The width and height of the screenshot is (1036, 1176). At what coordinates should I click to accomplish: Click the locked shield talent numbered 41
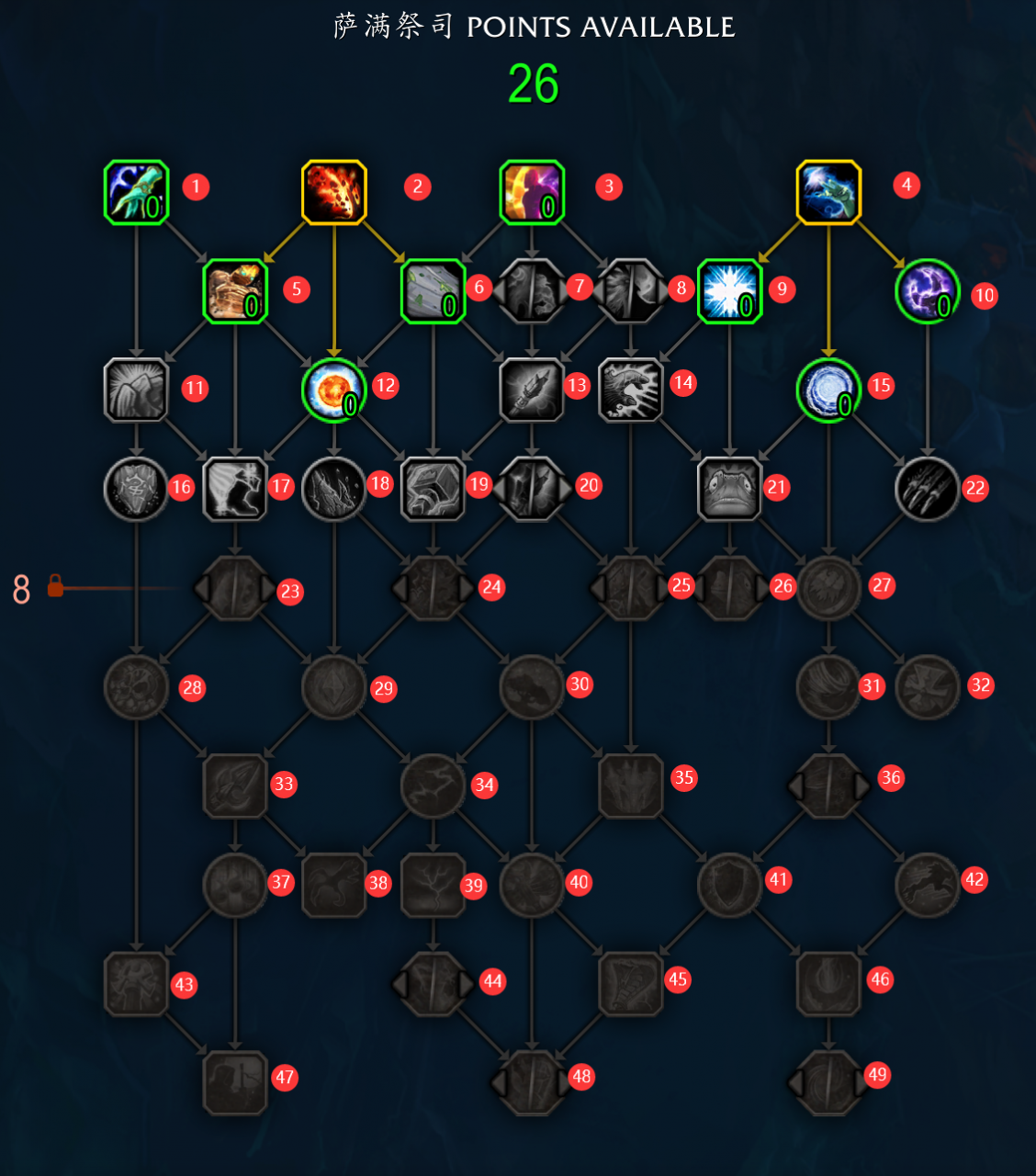[x=730, y=885]
